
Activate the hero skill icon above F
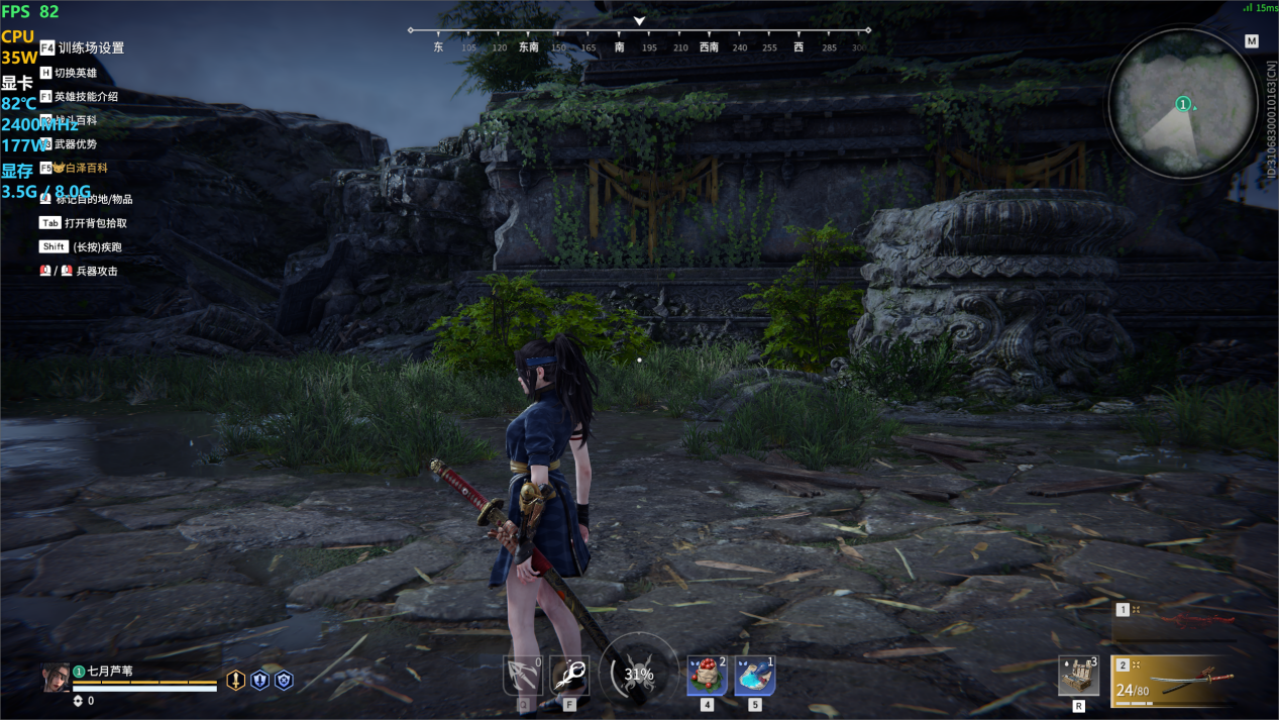[x=569, y=675]
